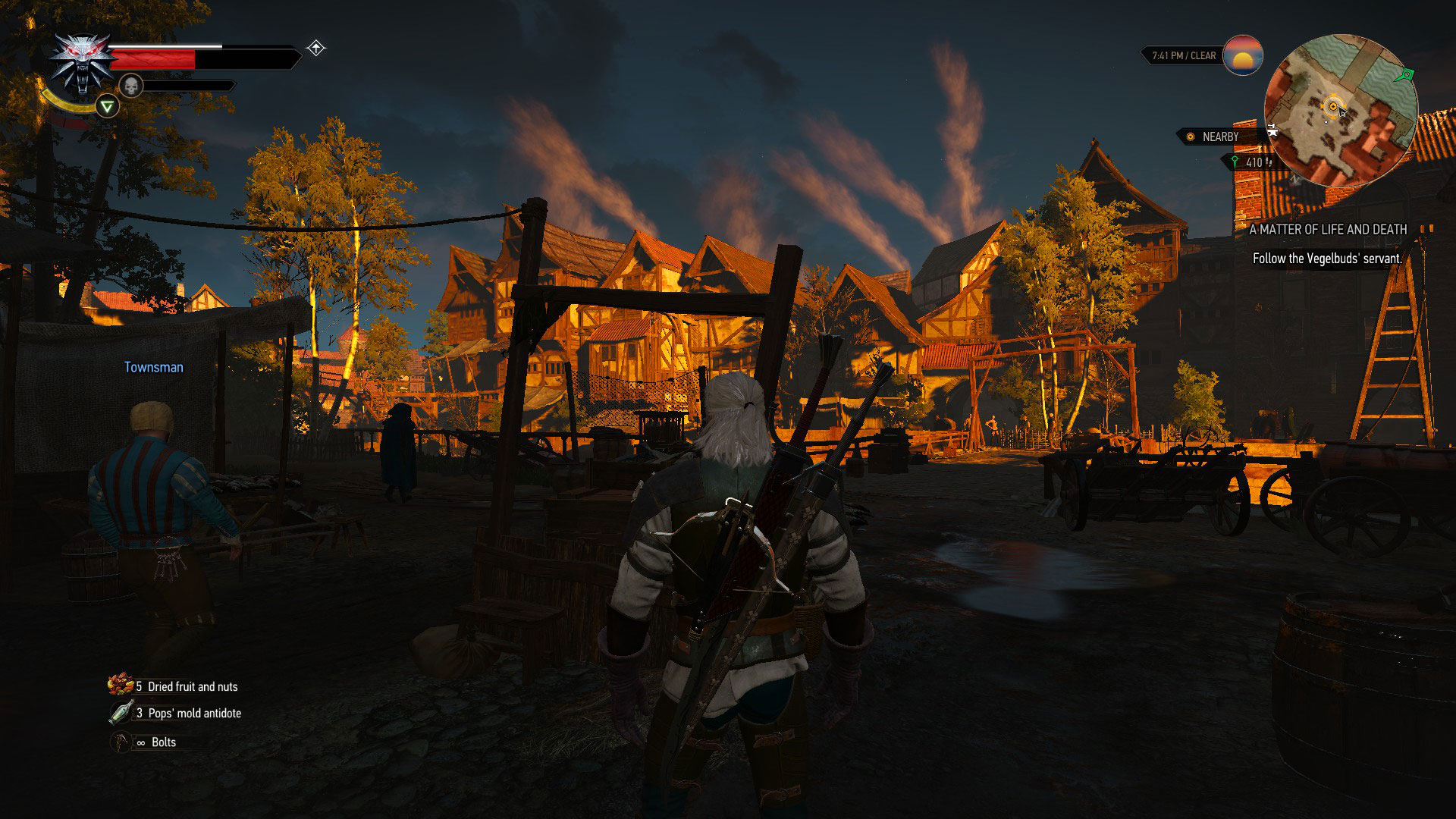
Task: Expand the NEARBY objectives list
Action: click(x=1219, y=135)
